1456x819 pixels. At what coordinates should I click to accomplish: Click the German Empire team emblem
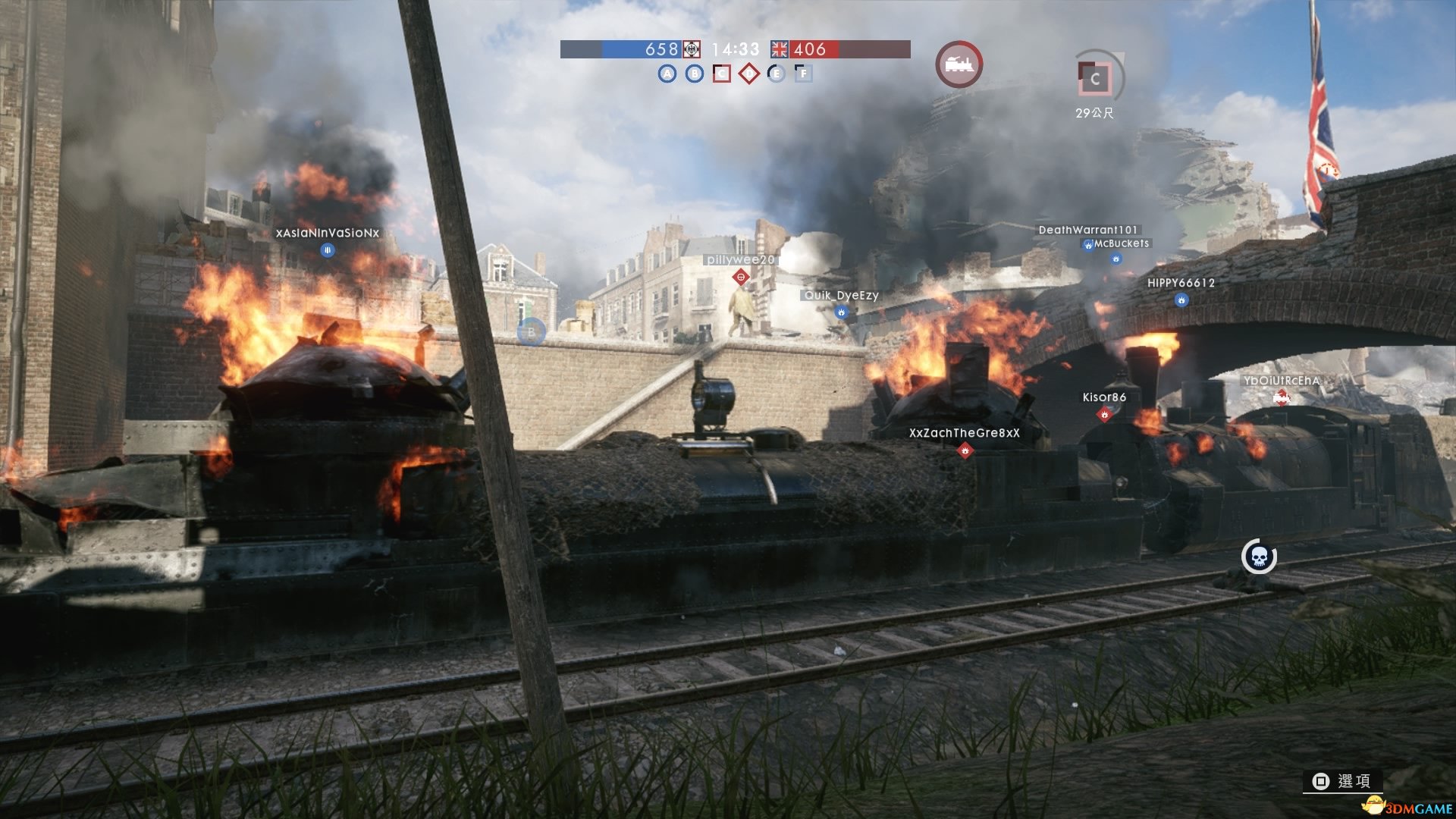[692, 49]
